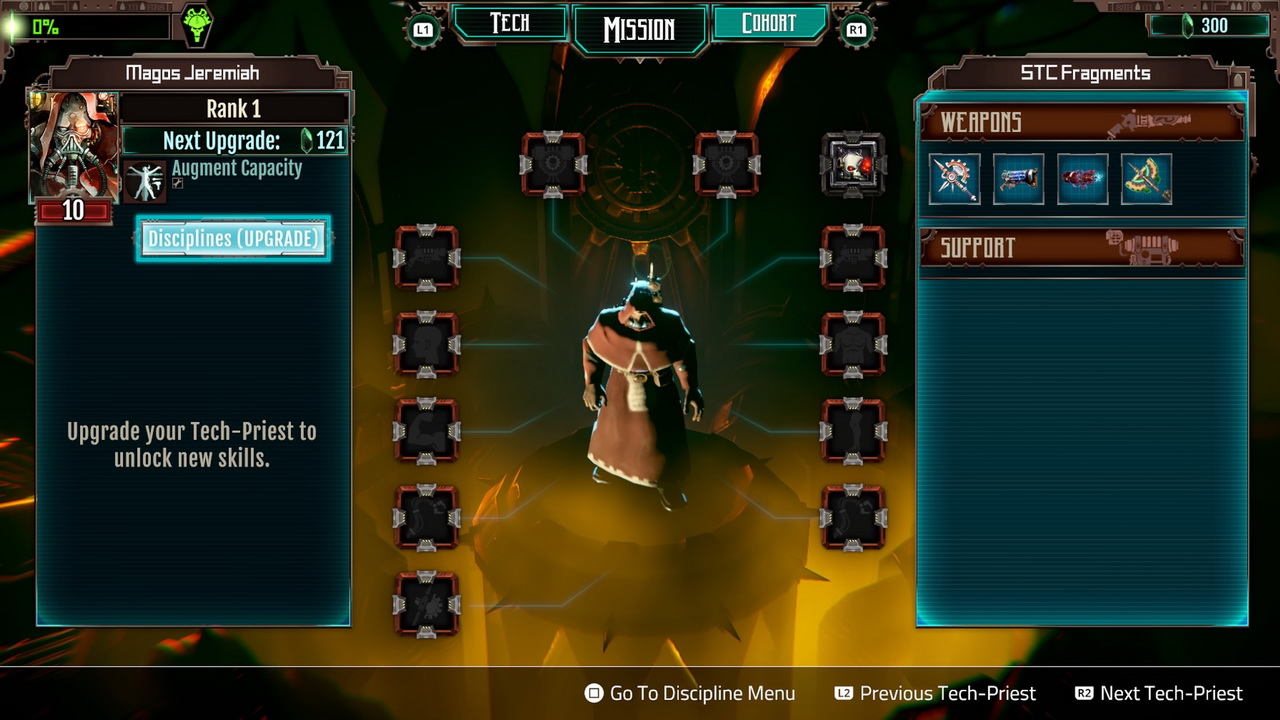Go back to the Previous Tech-Priest
The width and height of the screenshot is (1280, 720).
(935, 693)
